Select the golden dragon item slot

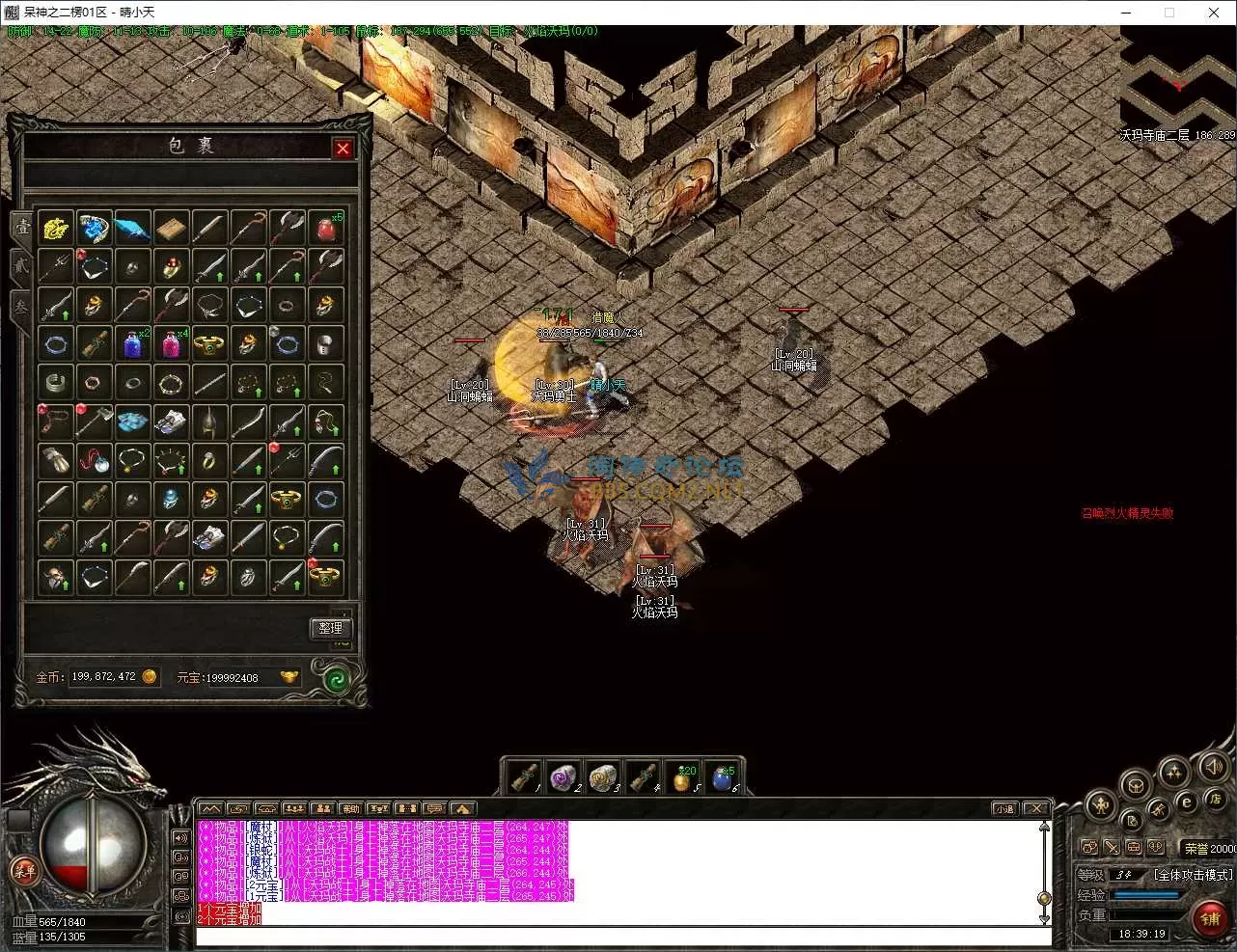tap(55, 229)
